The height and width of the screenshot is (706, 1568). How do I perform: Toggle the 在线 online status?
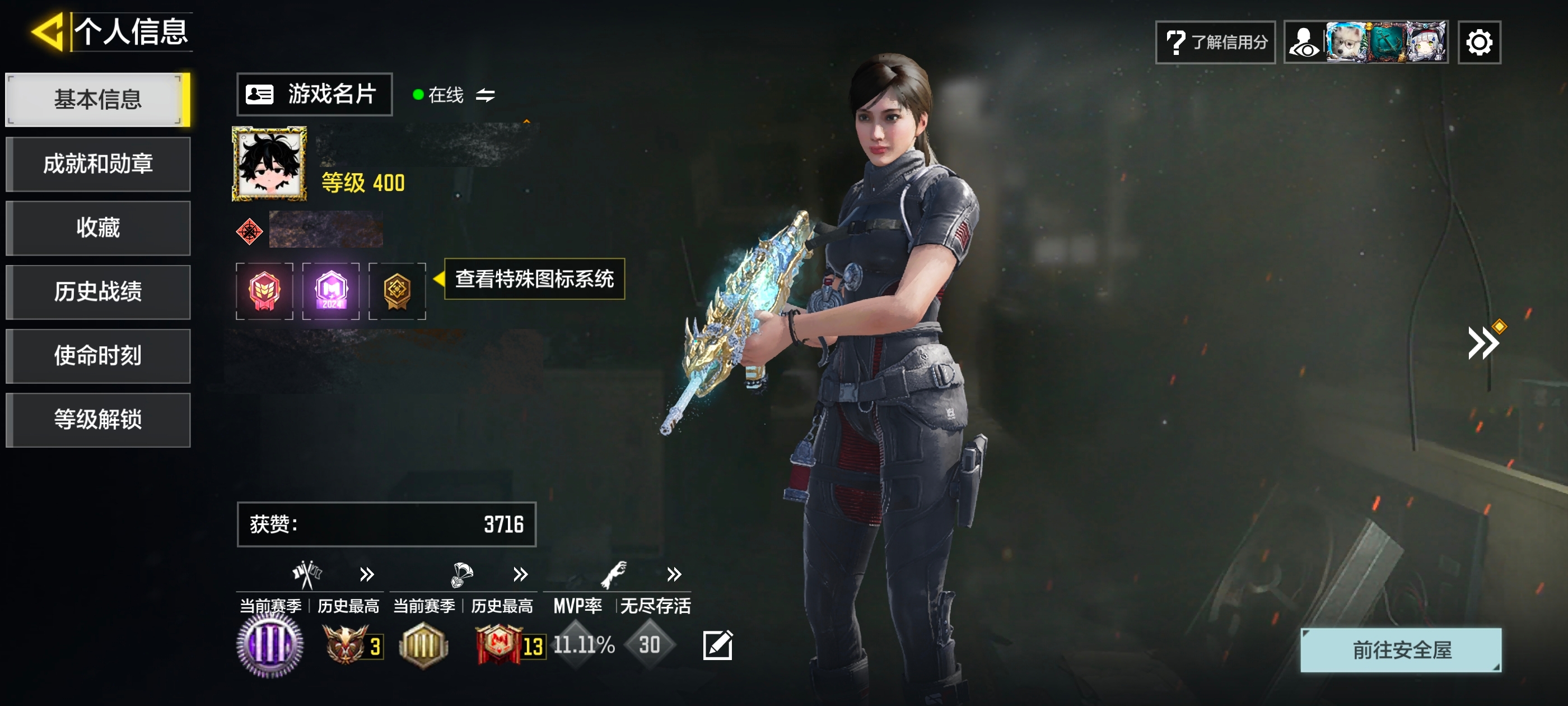tap(454, 95)
